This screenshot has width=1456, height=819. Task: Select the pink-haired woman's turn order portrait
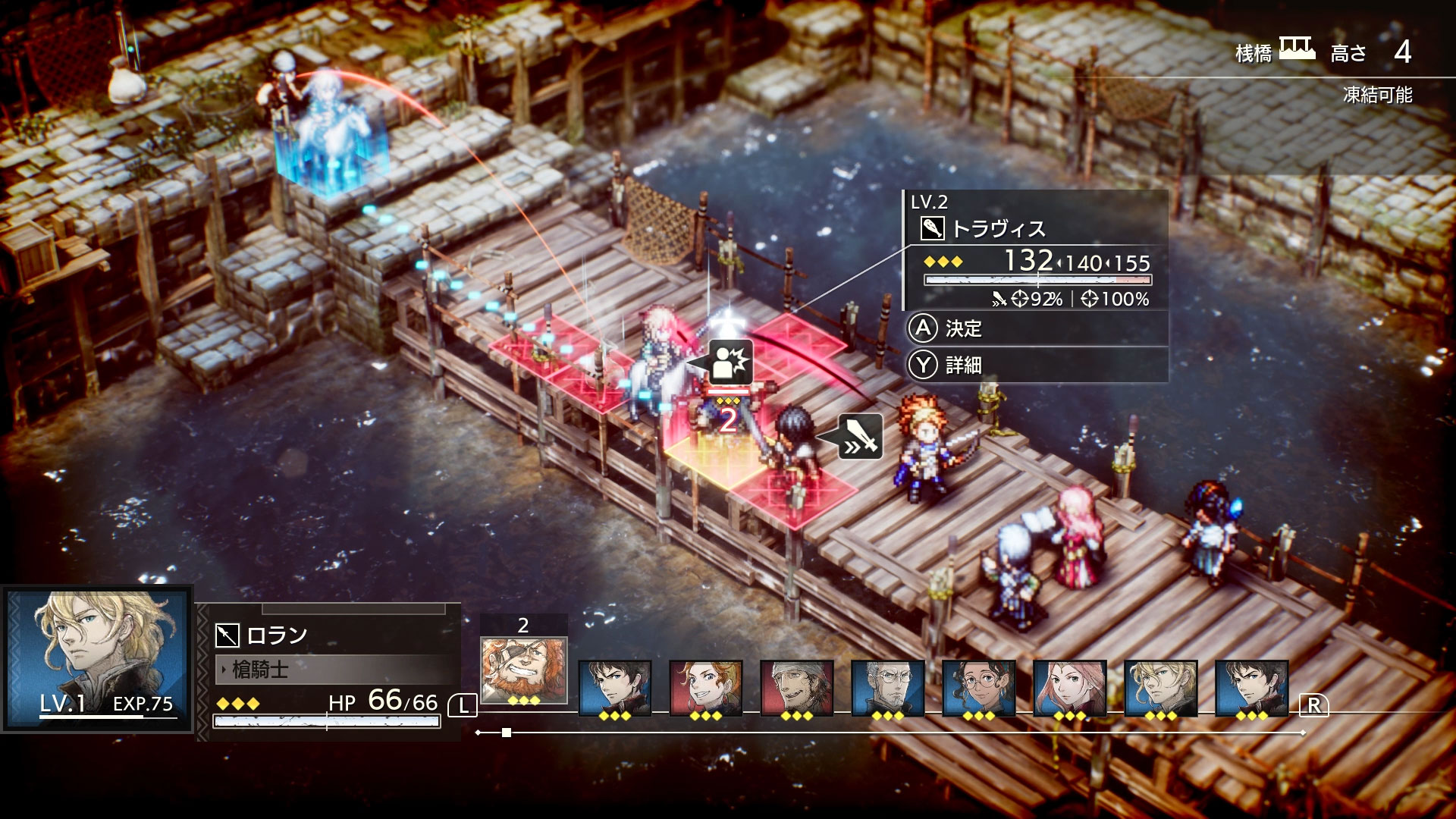pyautogui.click(x=1069, y=688)
